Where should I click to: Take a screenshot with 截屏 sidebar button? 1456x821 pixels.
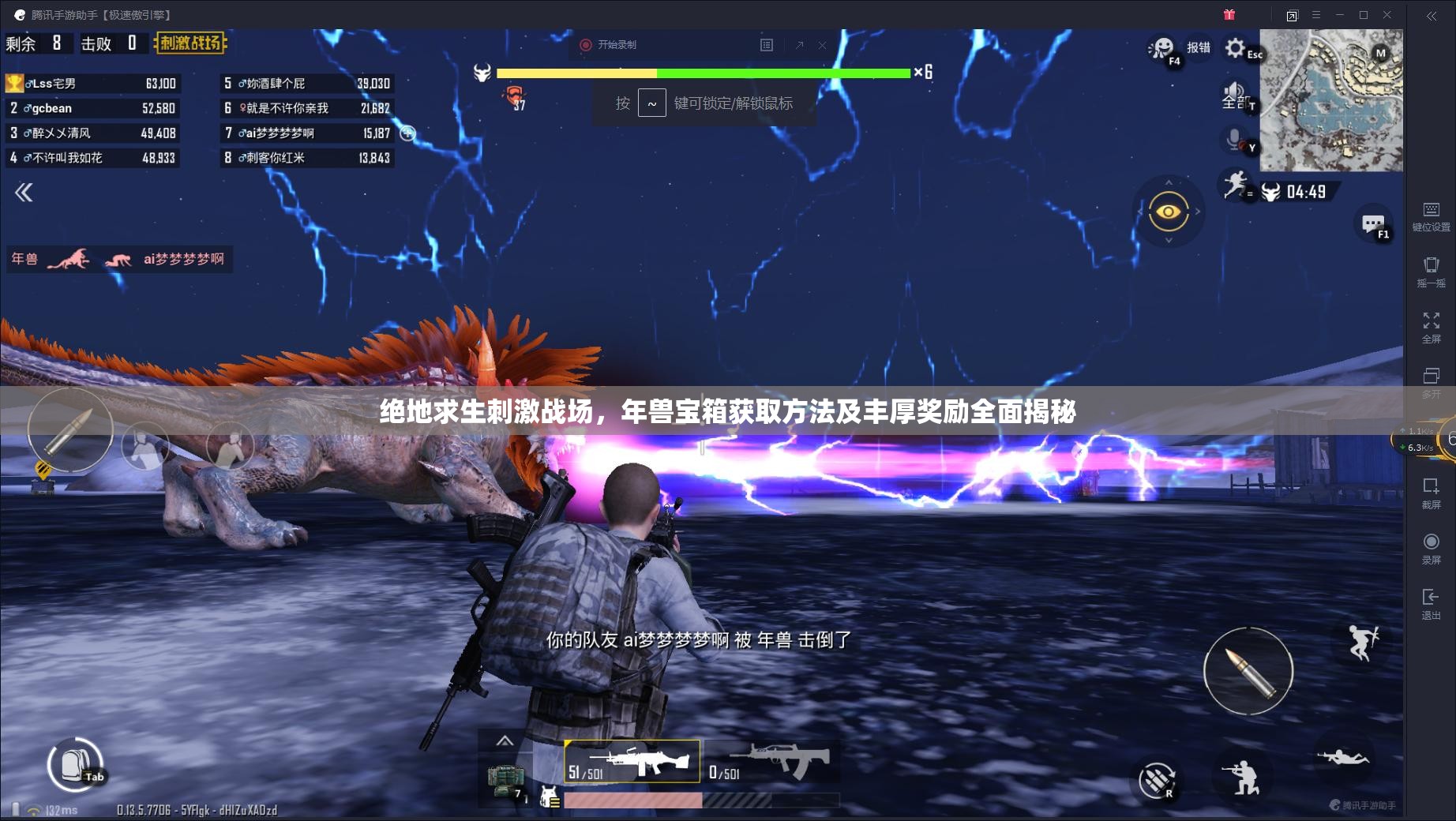tap(1431, 493)
